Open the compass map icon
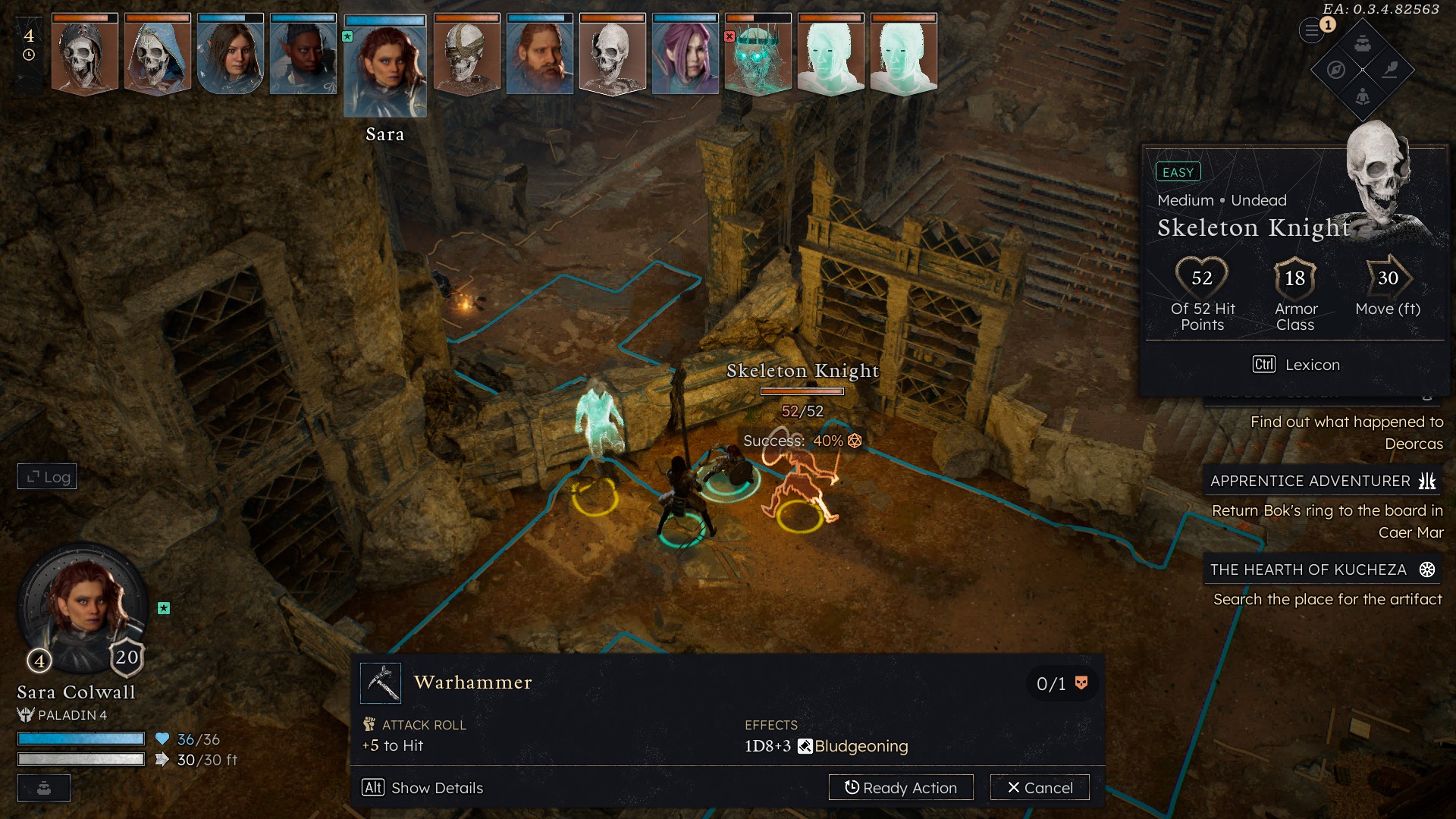1456x819 pixels. pyautogui.click(x=1336, y=70)
